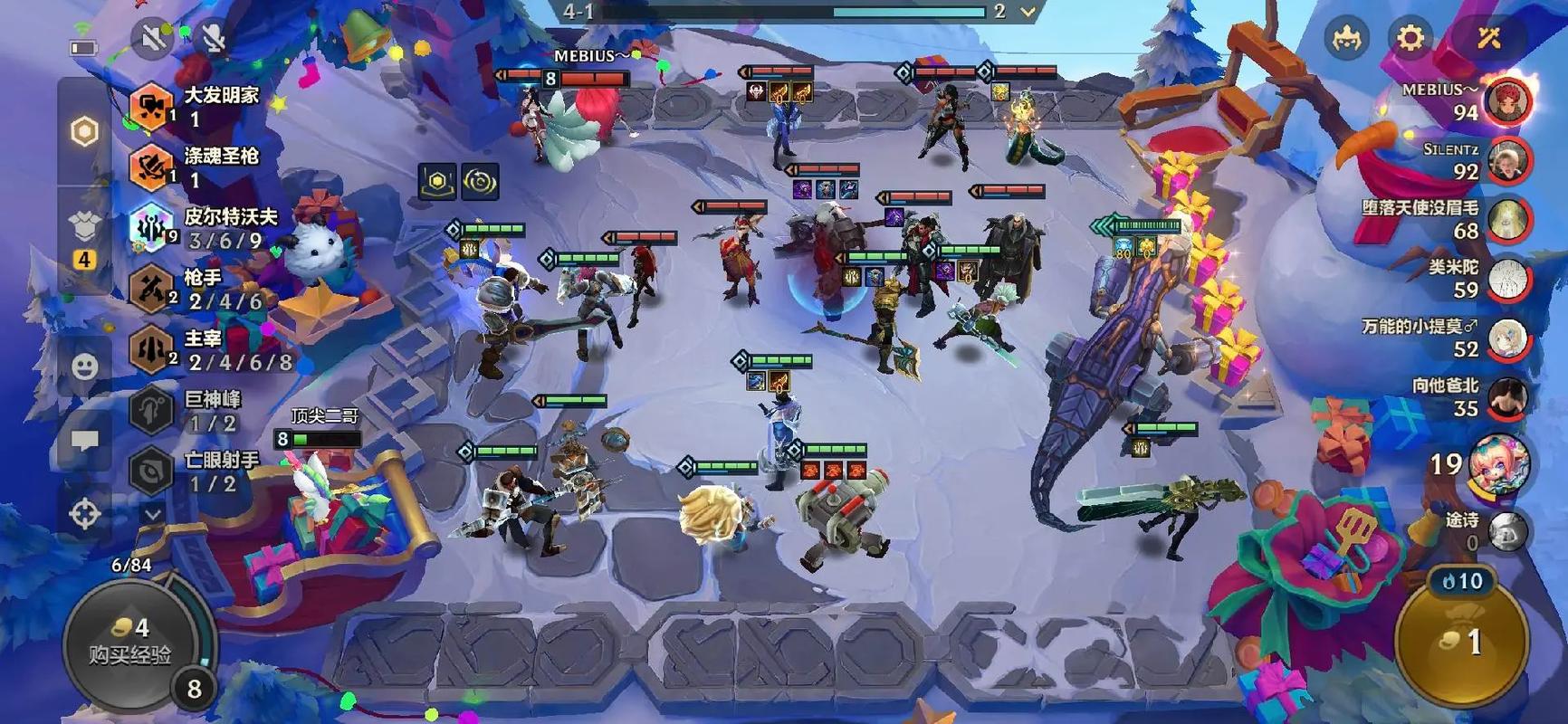The height and width of the screenshot is (724, 1568).
Task: Toggle the muted speaker icon
Action: pos(151,38)
